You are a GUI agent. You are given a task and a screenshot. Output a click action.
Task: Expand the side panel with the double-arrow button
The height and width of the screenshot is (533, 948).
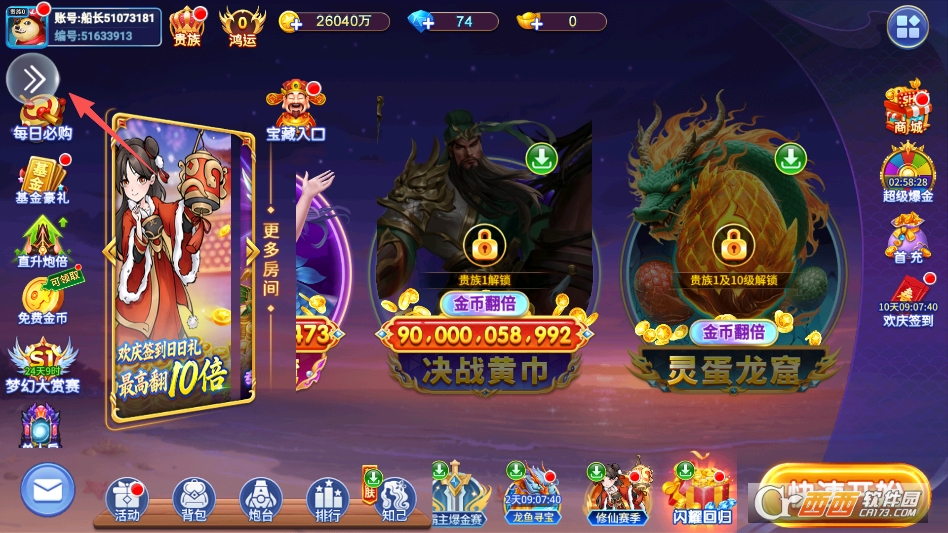click(x=33, y=79)
